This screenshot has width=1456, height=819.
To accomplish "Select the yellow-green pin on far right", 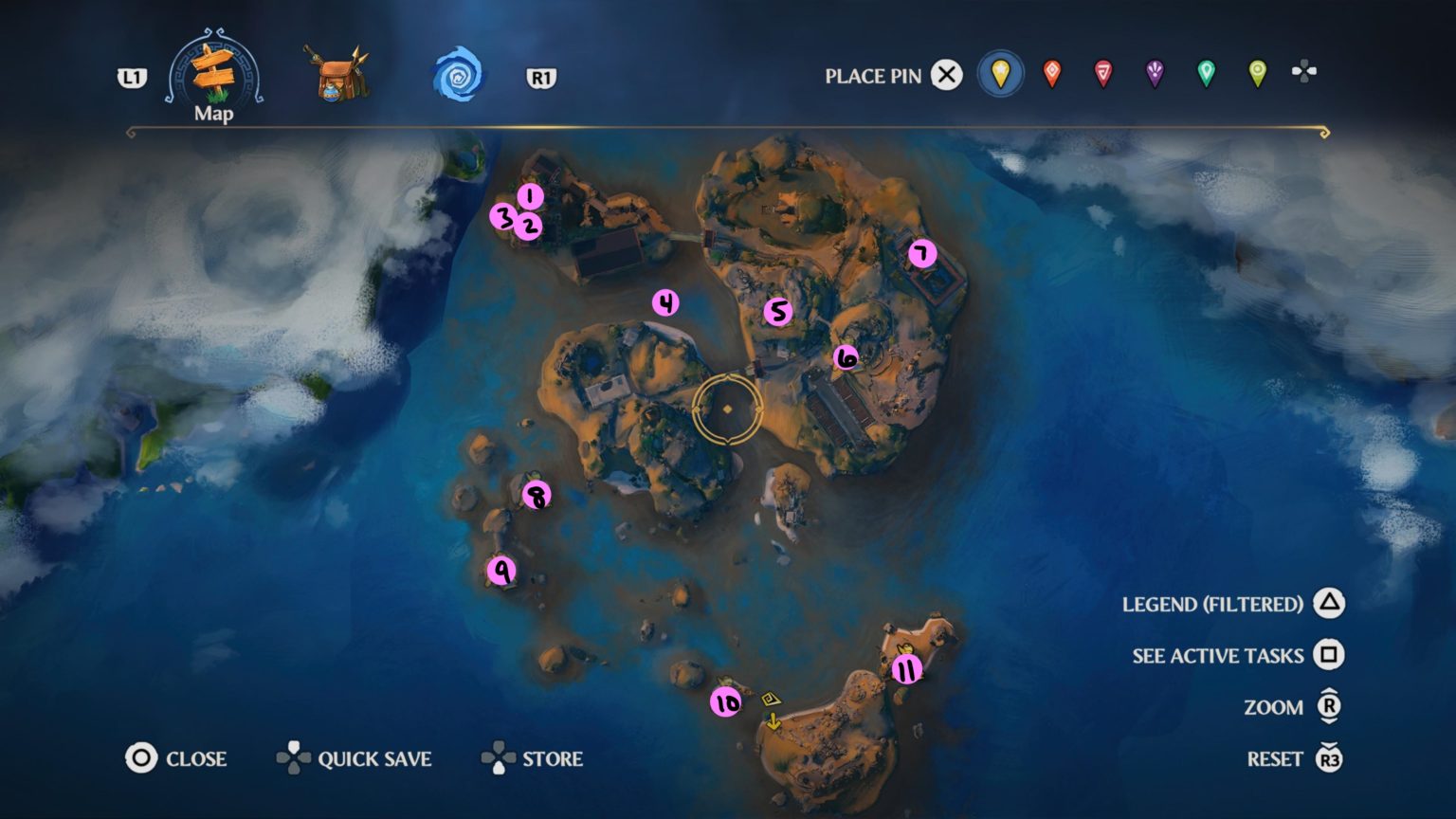I will (1257, 75).
